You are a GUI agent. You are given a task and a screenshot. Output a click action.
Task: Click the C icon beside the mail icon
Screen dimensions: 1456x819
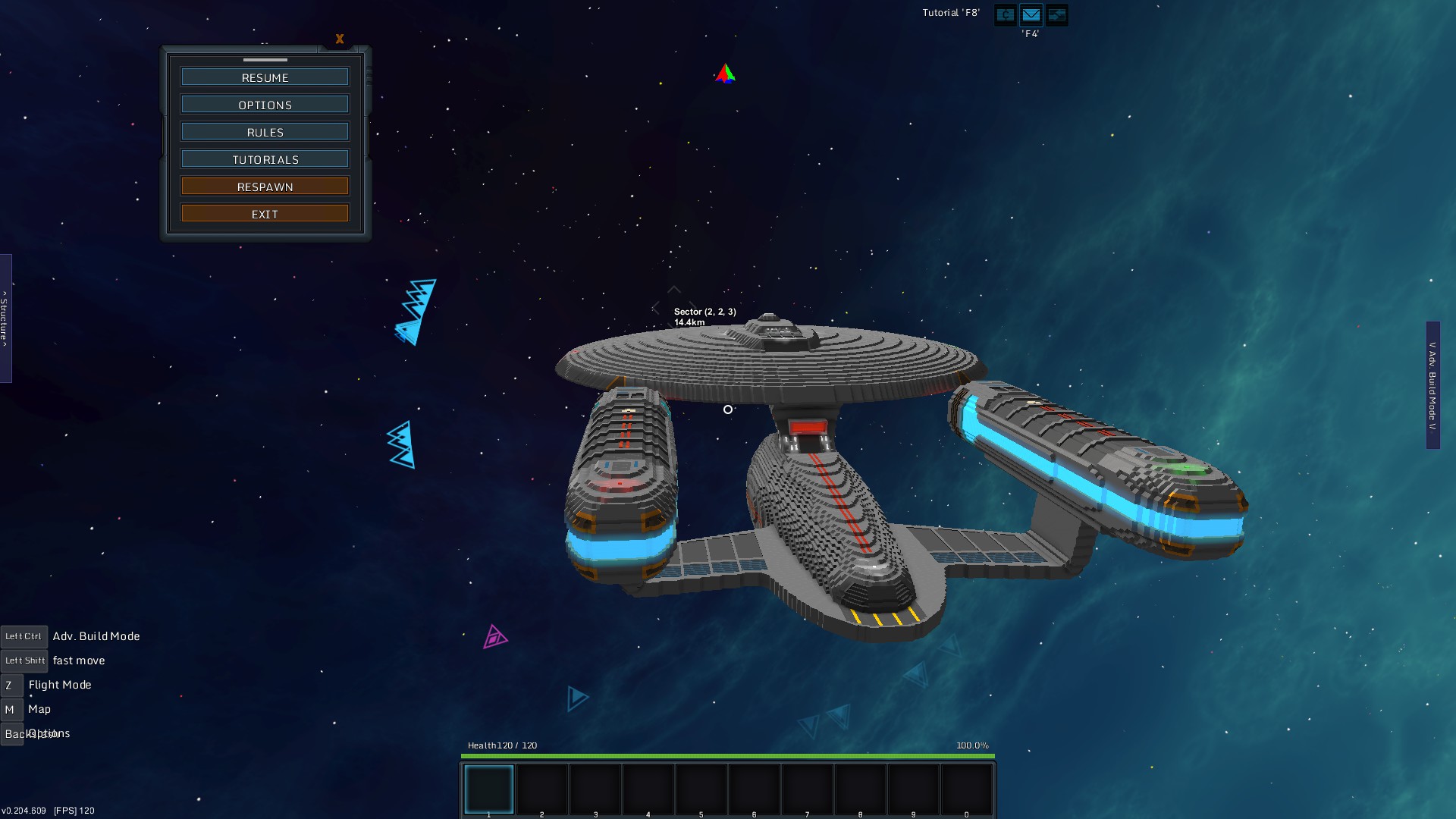point(1005,14)
